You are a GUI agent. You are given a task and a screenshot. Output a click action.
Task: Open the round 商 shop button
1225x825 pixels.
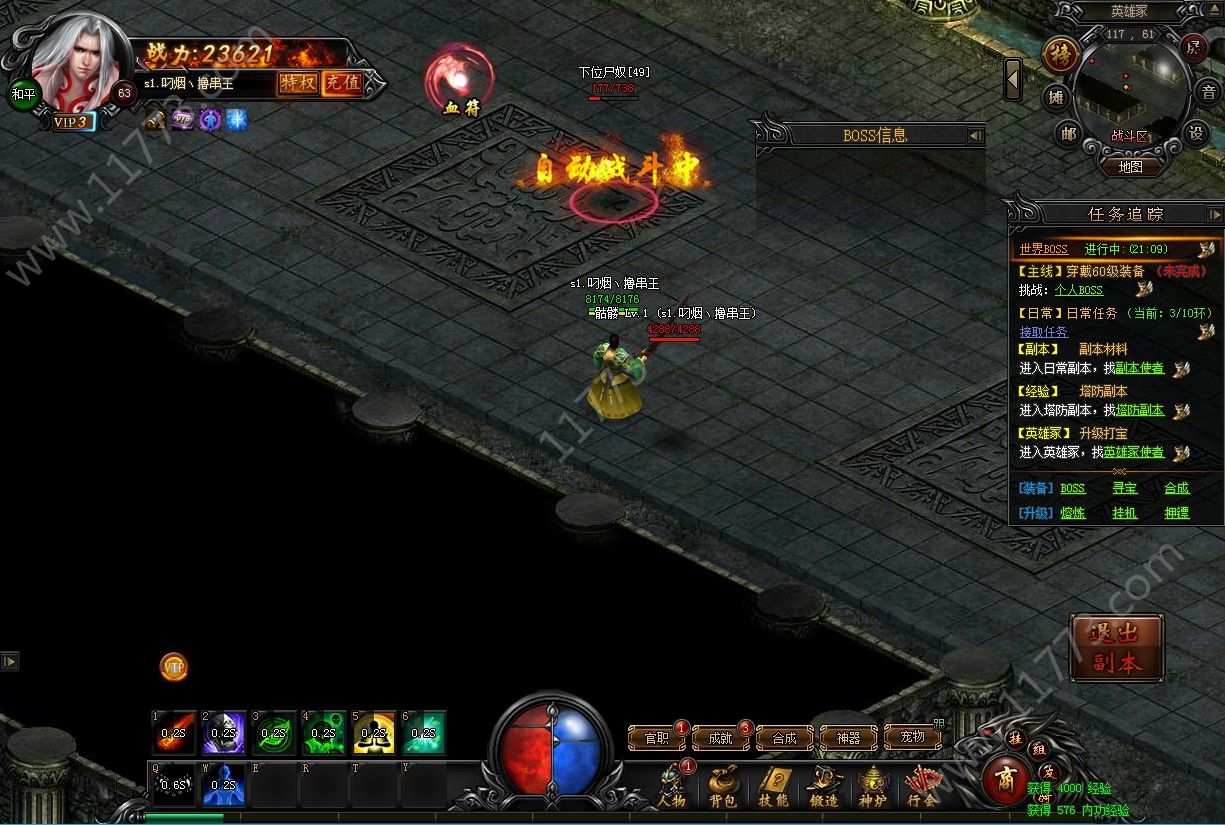point(1005,779)
